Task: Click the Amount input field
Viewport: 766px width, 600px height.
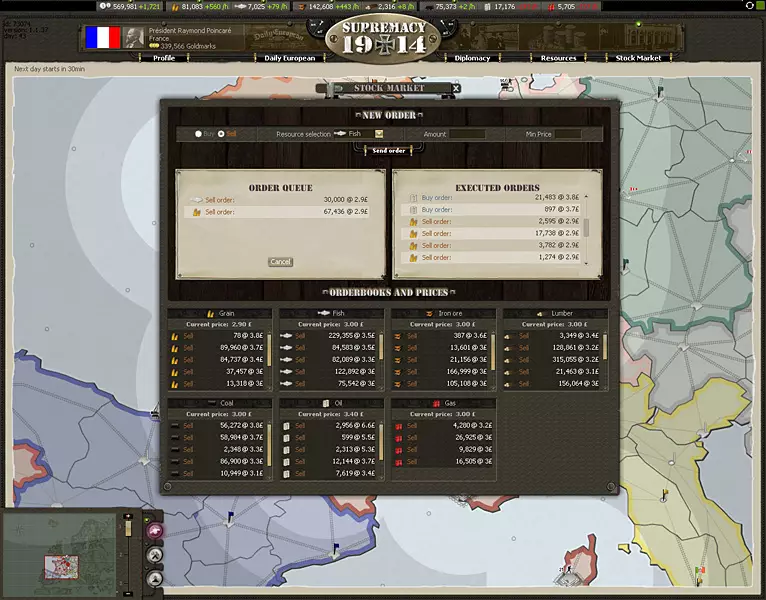Action: [x=467, y=133]
